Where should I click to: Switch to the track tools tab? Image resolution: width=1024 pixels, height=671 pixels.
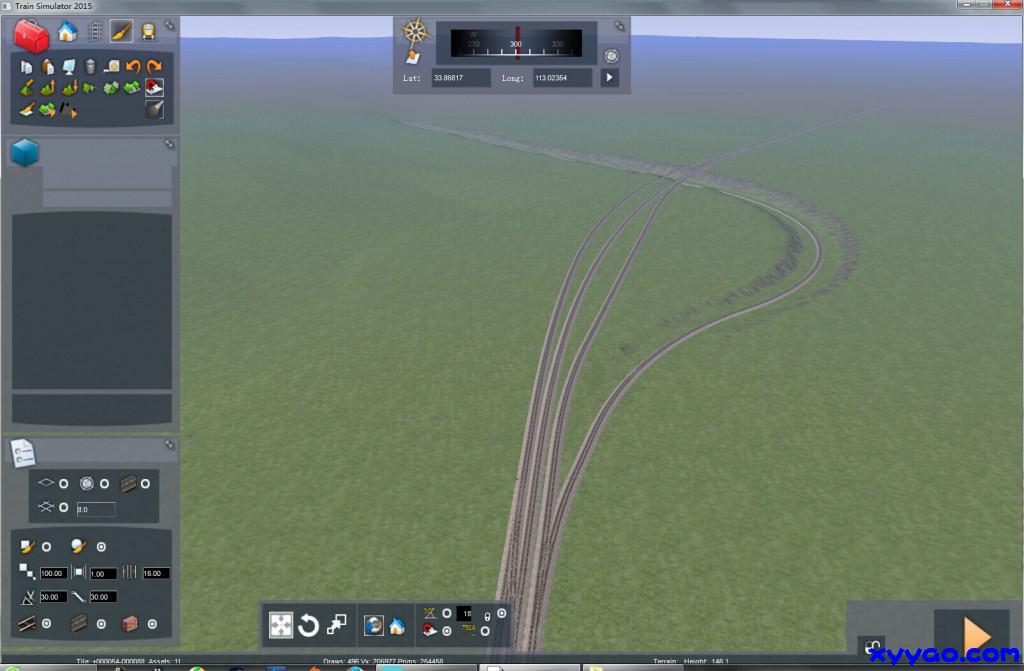tap(95, 32)
